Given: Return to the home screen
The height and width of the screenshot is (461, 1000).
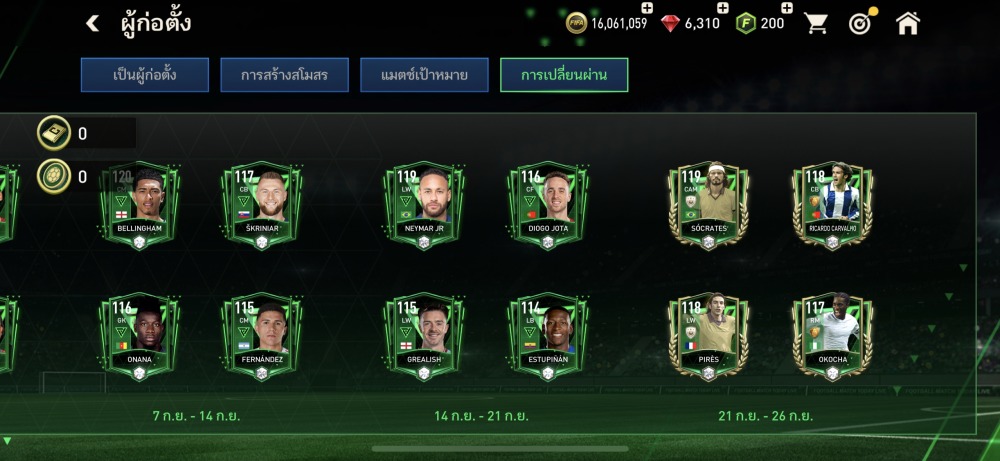Looking at the screenshot, I should point(907,23).
